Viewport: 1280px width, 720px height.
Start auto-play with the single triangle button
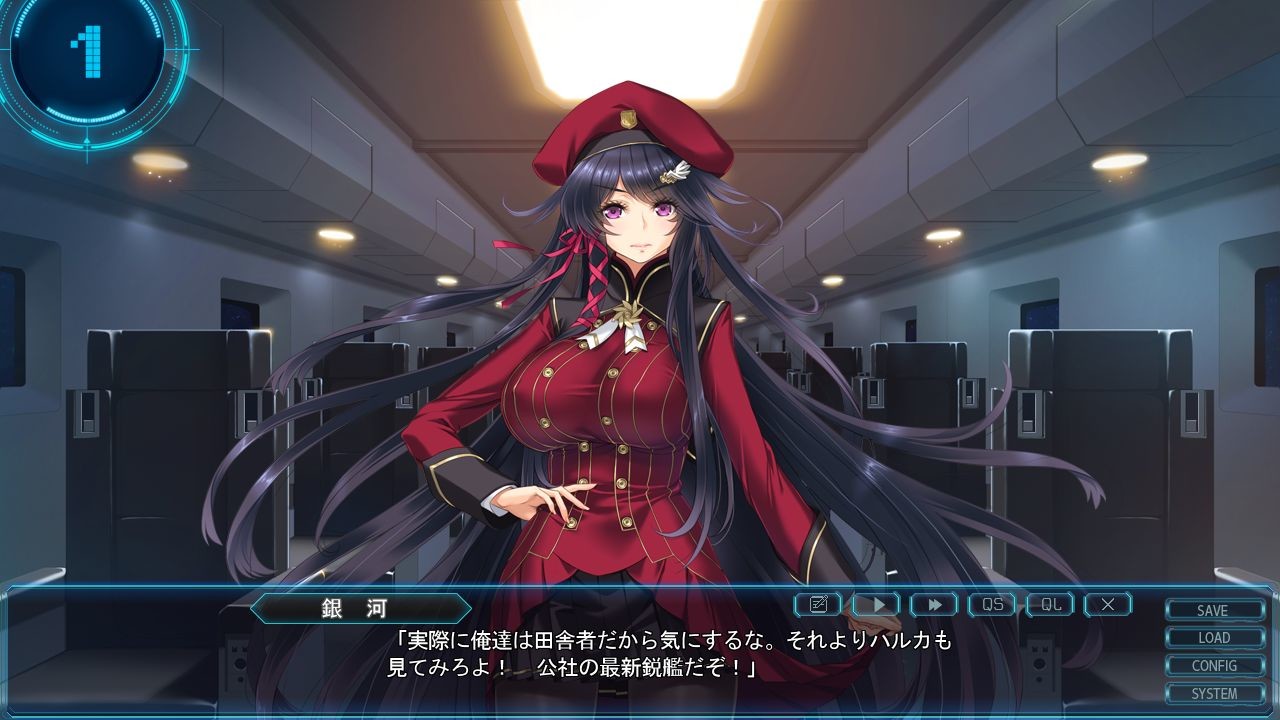pyautogui.click(x=876, y=604)
